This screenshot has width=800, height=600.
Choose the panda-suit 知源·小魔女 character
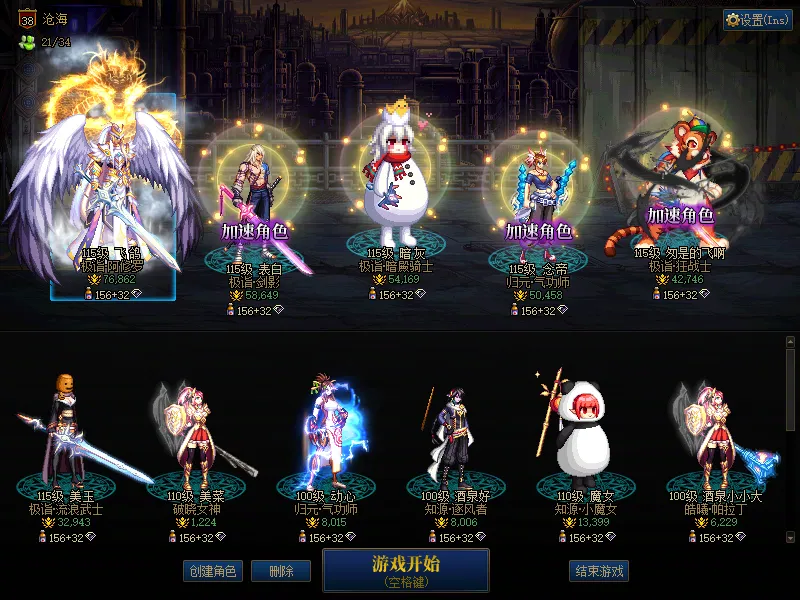(x=582, y=440)
